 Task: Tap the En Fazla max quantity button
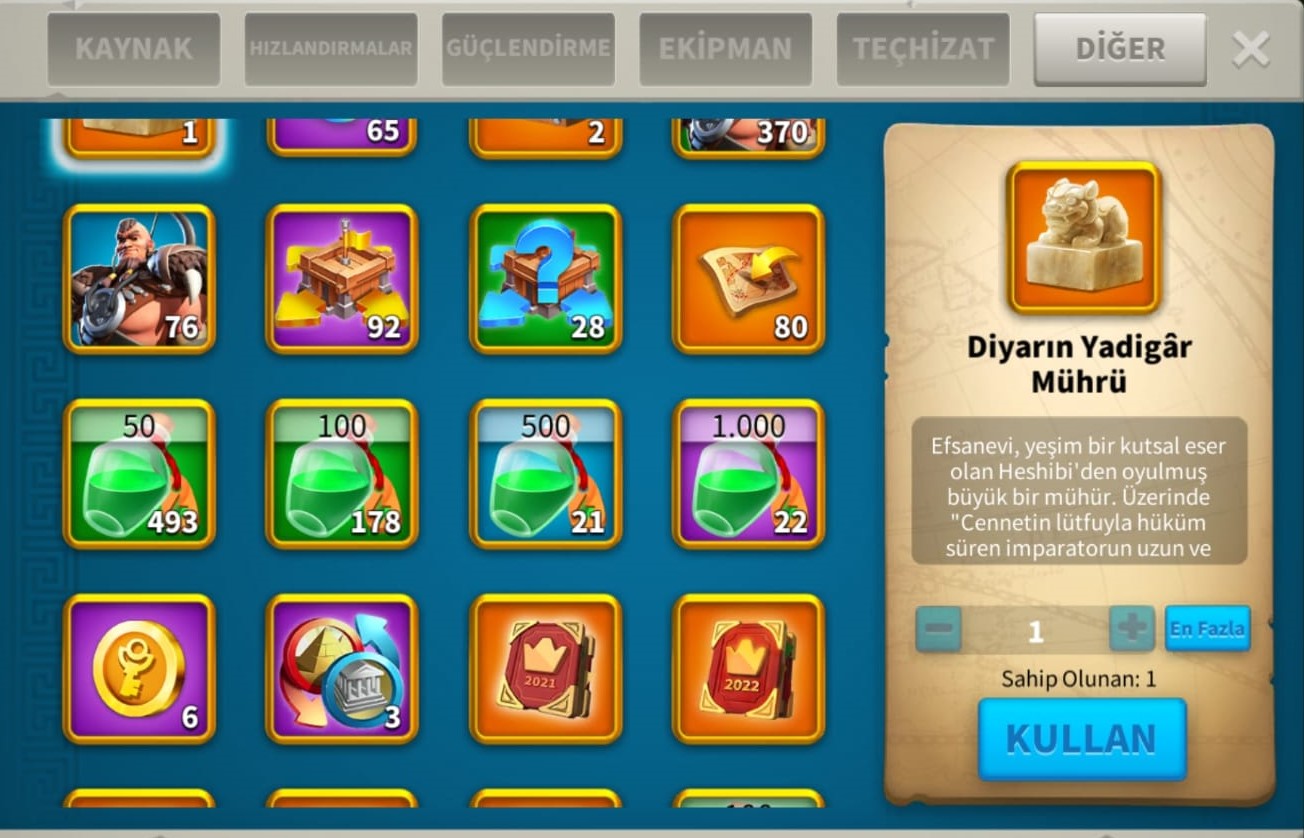click(x=1207, y=629)
